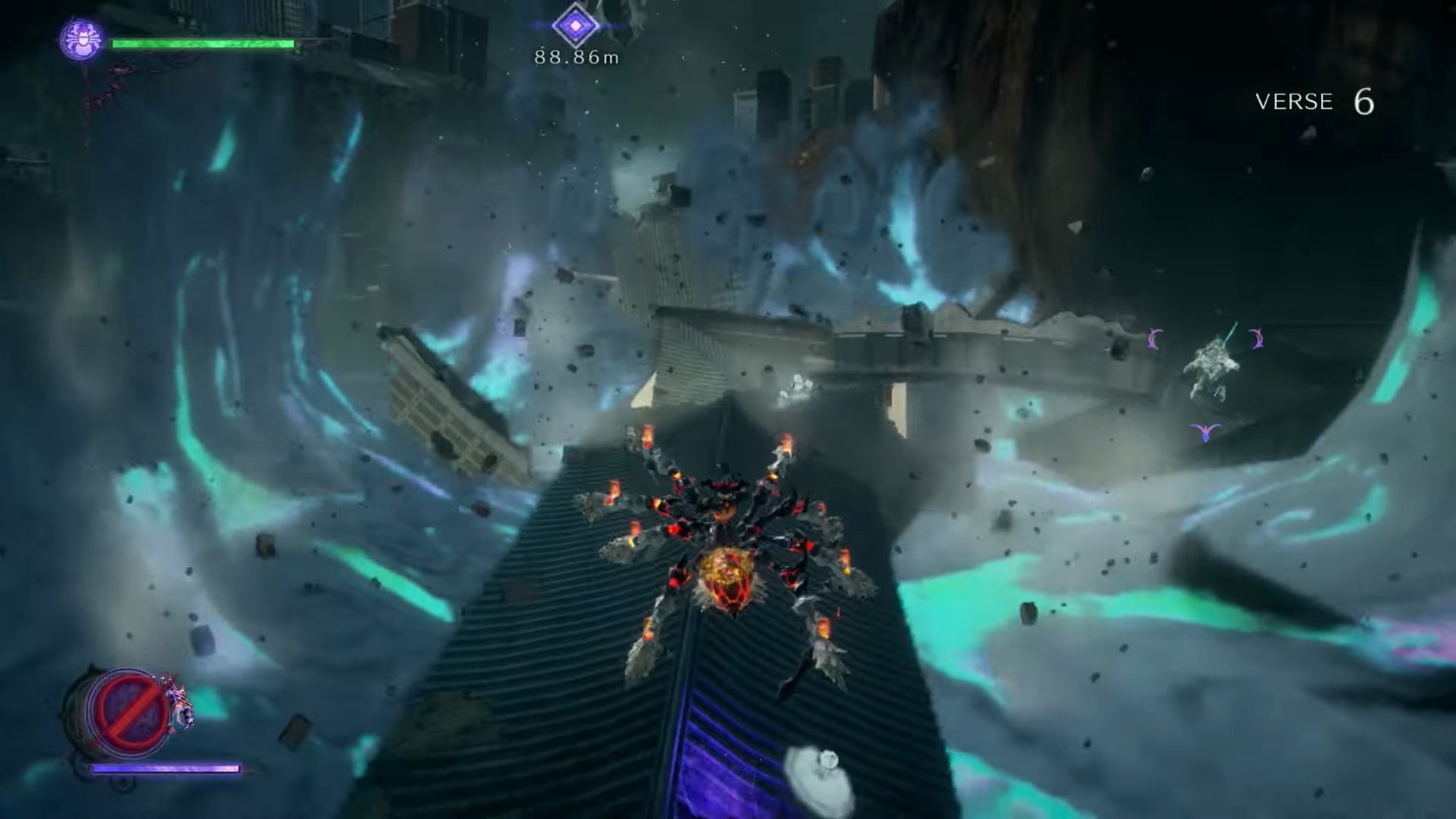Viewport: 1456px width, 819px height.
Task: Click the purple spider emblem icon
Action: [x=81, y=39]
